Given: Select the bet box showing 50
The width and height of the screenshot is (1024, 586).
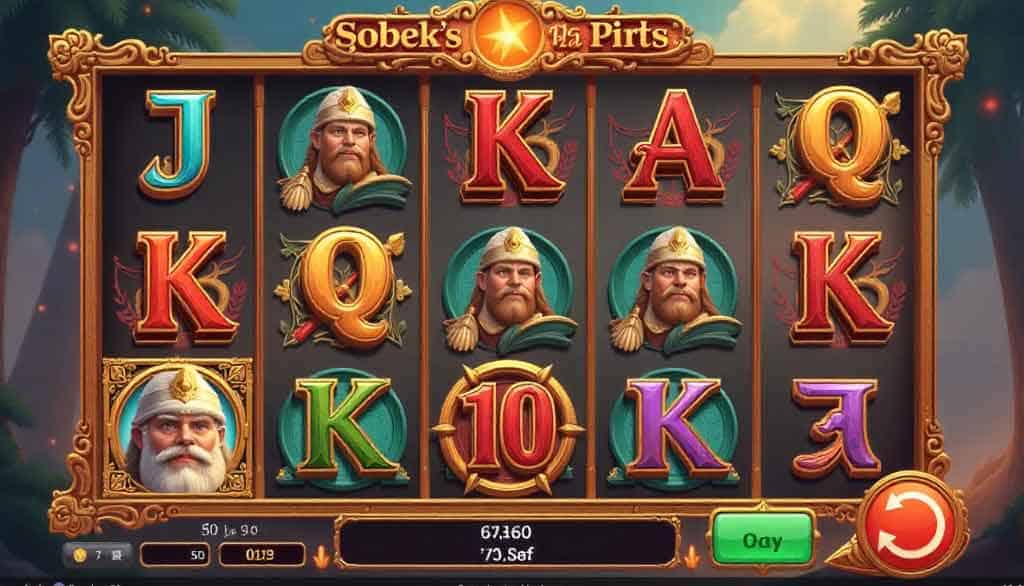Looking at the screenshot, I should click(174, 554).
